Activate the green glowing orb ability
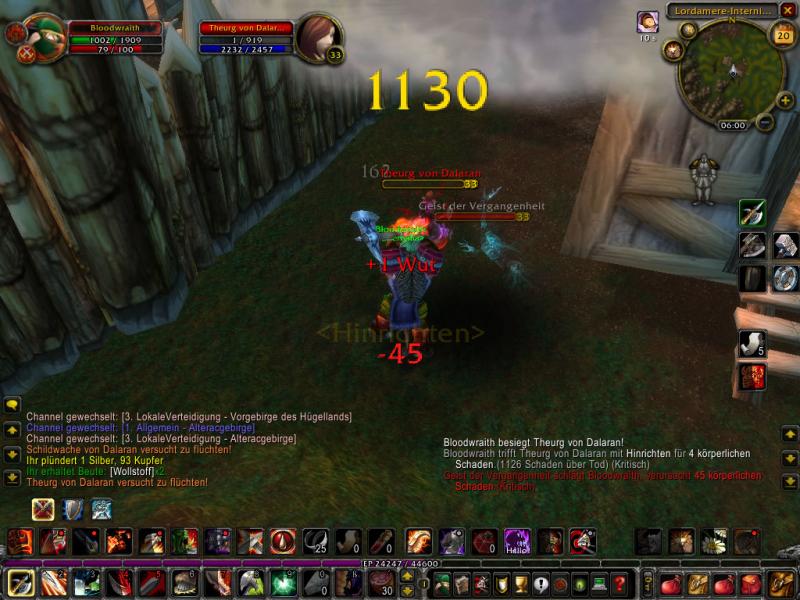 (283, 582)
